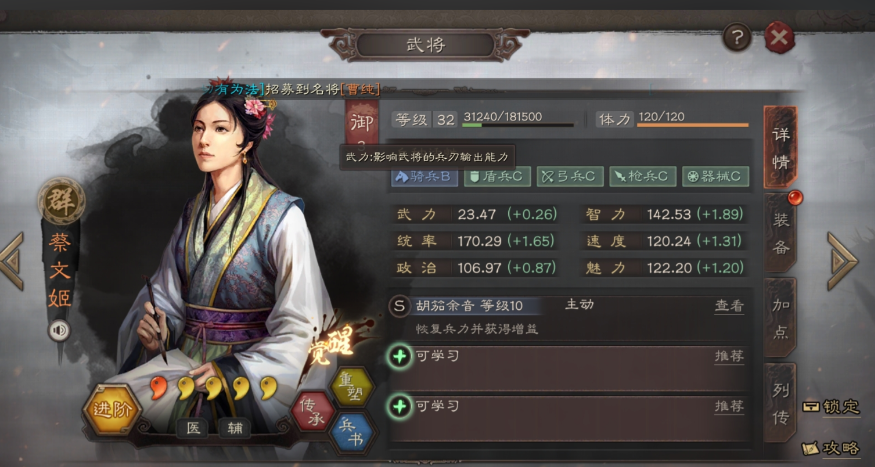Choose the 器械C siege troop type
This screenshot has width=875, height=467.
[x=715, y=176]
